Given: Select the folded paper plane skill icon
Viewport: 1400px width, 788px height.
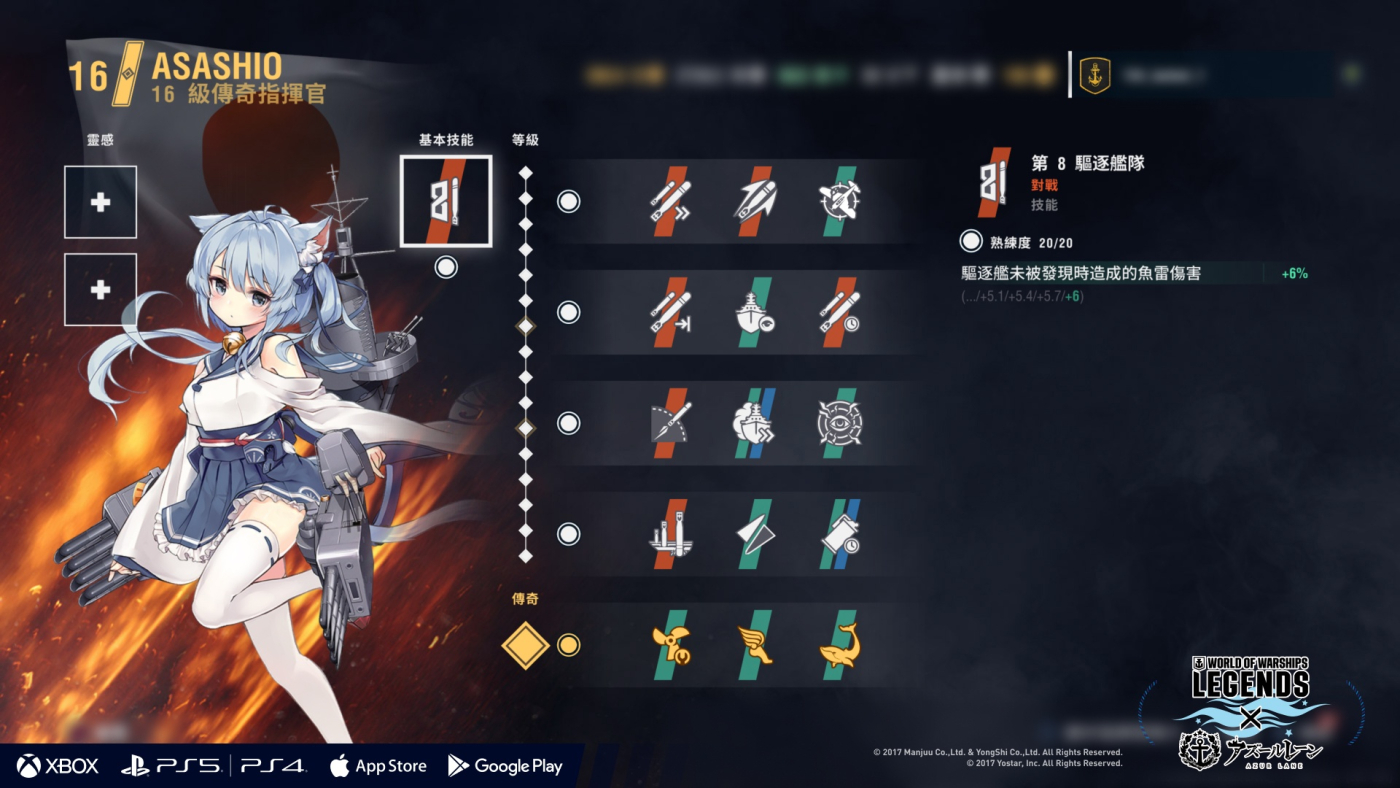Looking at the screenshot, I should point(754,534).
